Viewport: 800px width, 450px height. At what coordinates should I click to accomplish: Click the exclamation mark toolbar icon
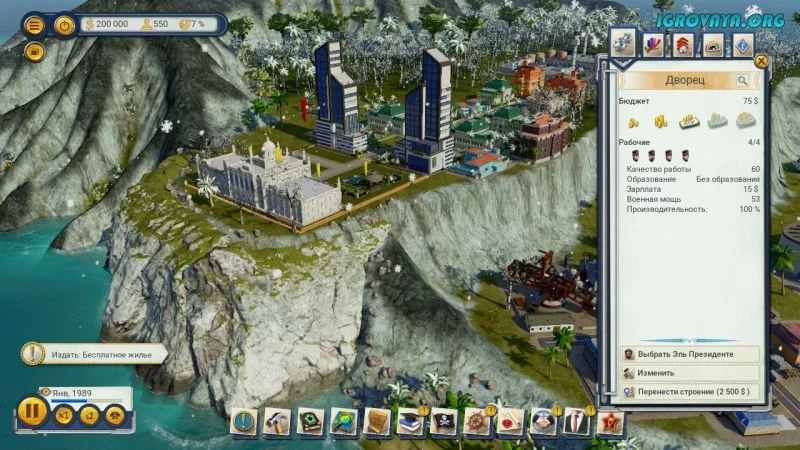pyautogui.click(x=243, y=422)
